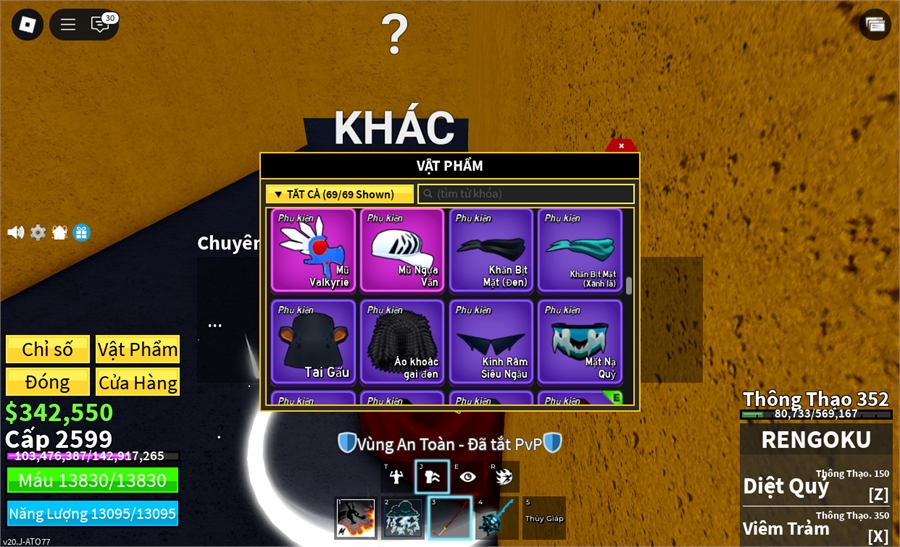900x547 pixels.
Task: Pick the Khăn Bịt Mặt (Xanh lá) item
Action: pos(579,250)
